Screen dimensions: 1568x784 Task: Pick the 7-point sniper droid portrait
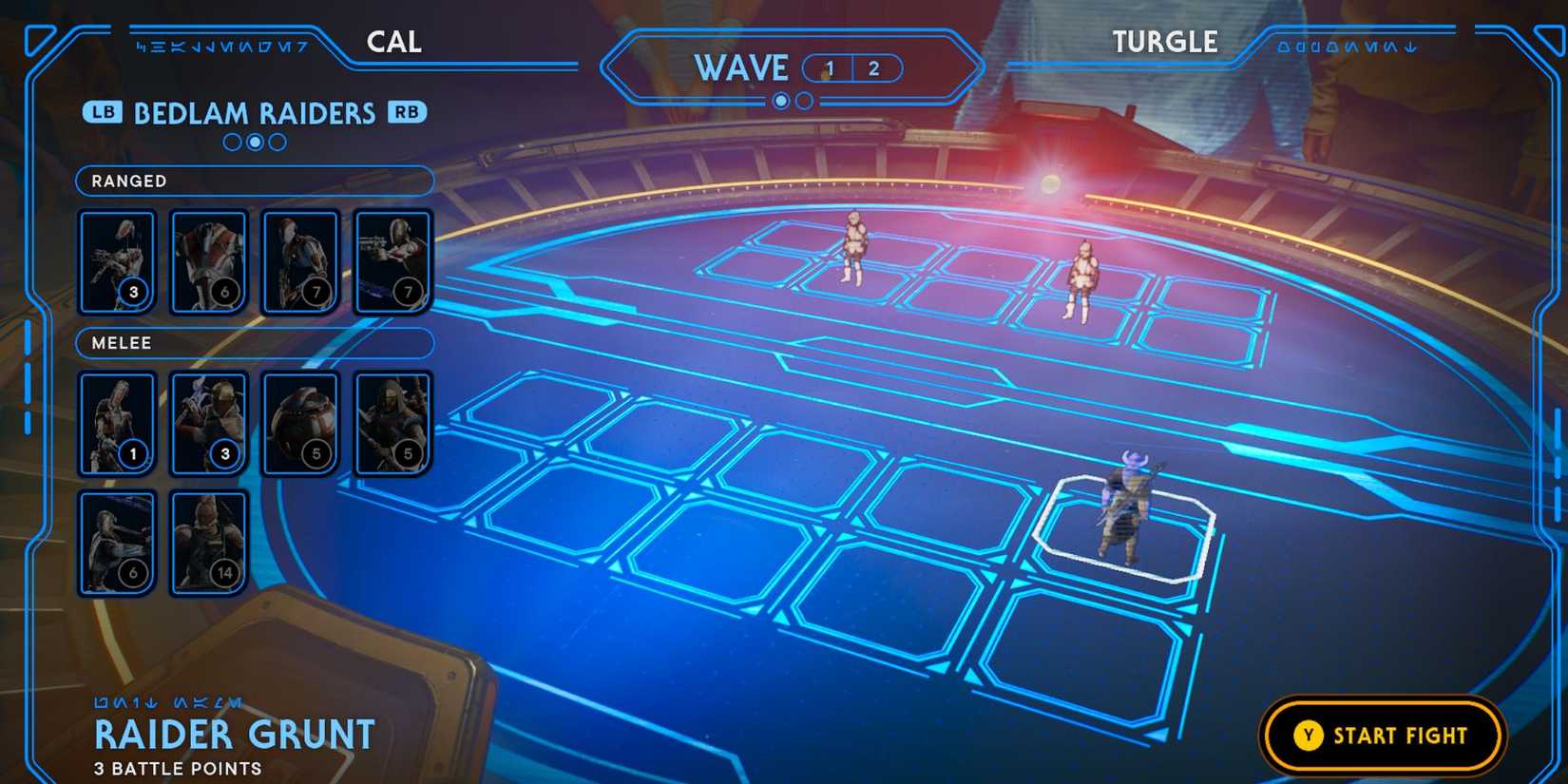coord(301,261)
